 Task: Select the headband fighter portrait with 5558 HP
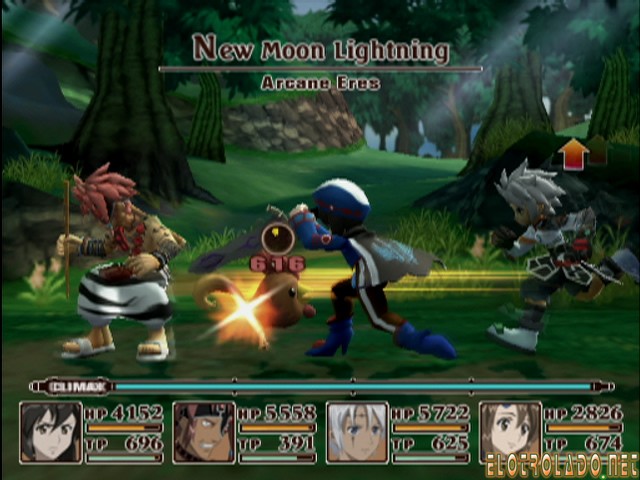pyautogui.click(x=204, y=432)
